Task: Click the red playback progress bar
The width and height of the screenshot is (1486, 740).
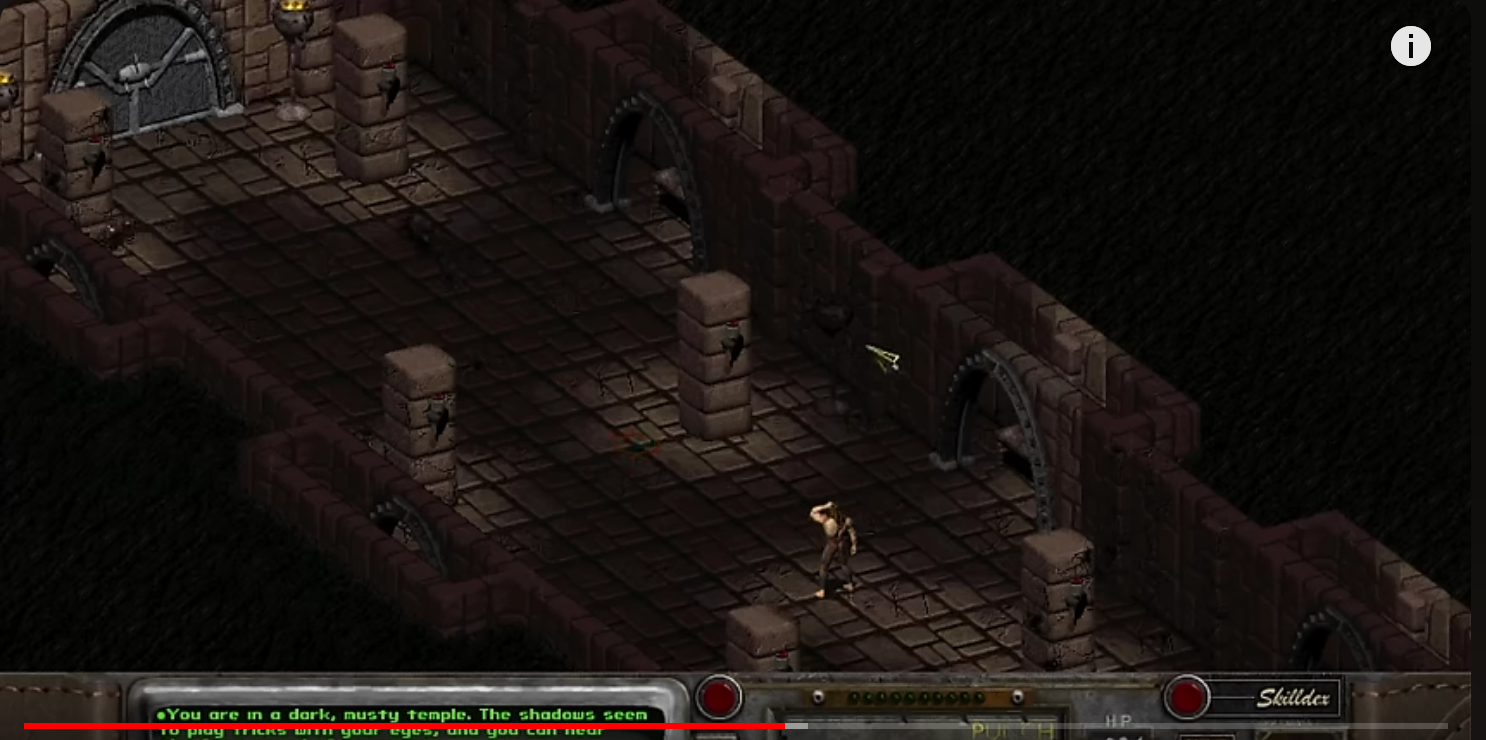Action: (400, 722)
